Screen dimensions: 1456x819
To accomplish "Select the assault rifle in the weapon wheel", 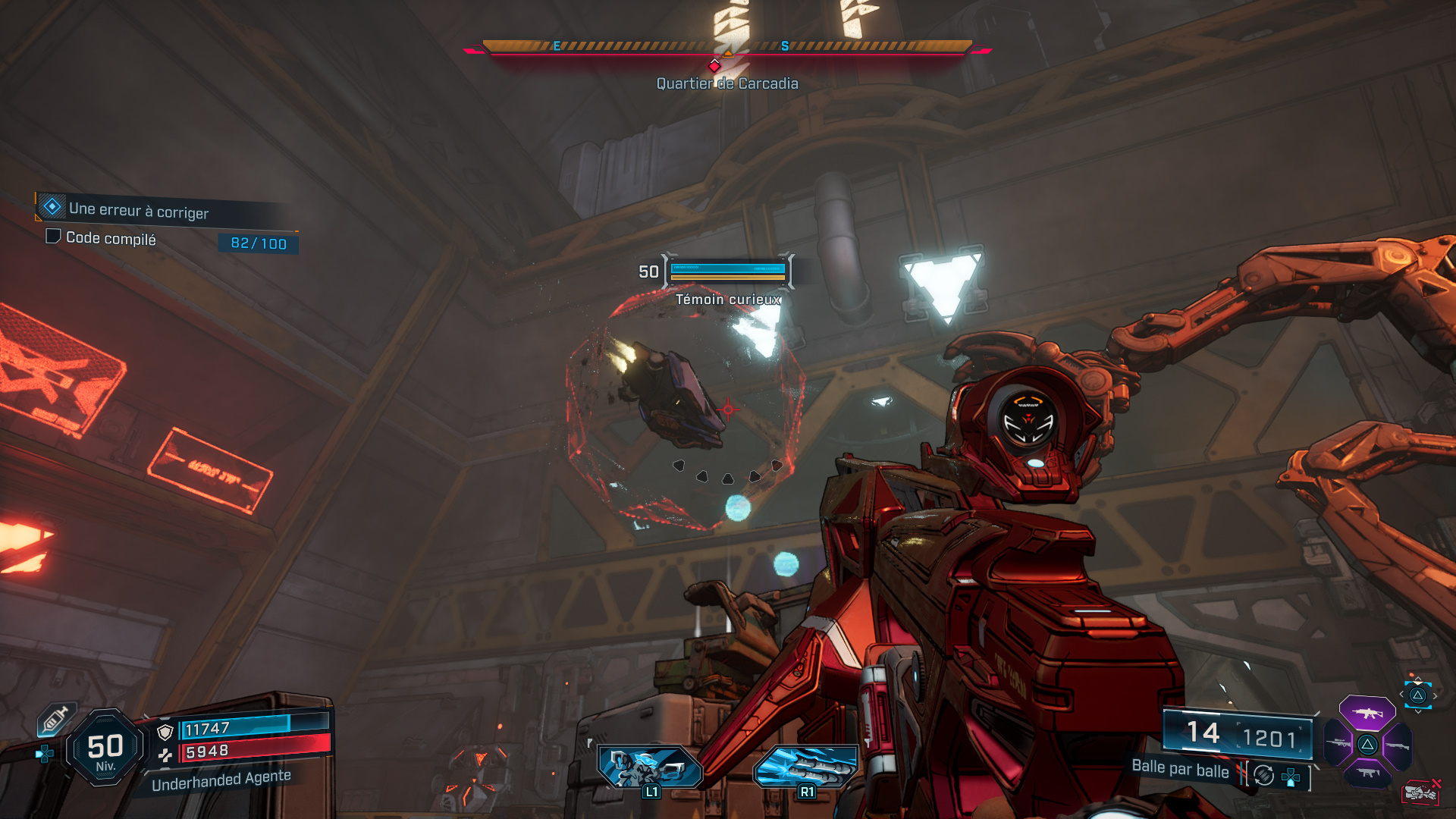I will 1367,713.
